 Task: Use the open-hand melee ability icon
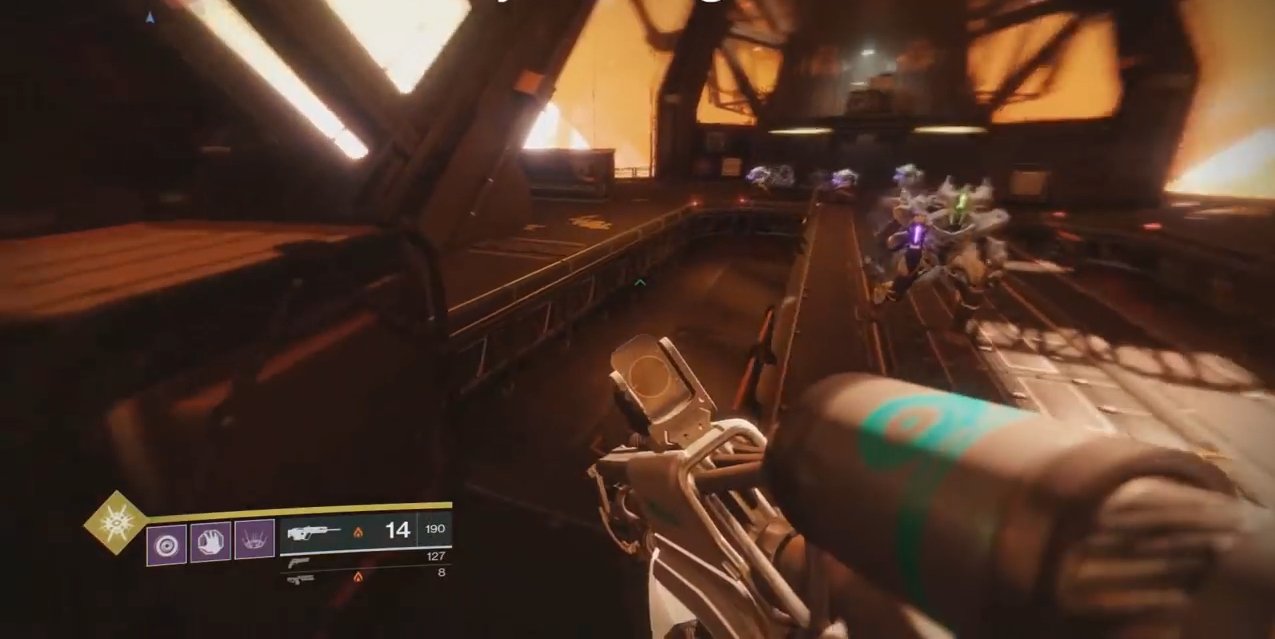(x=210, y=542)
